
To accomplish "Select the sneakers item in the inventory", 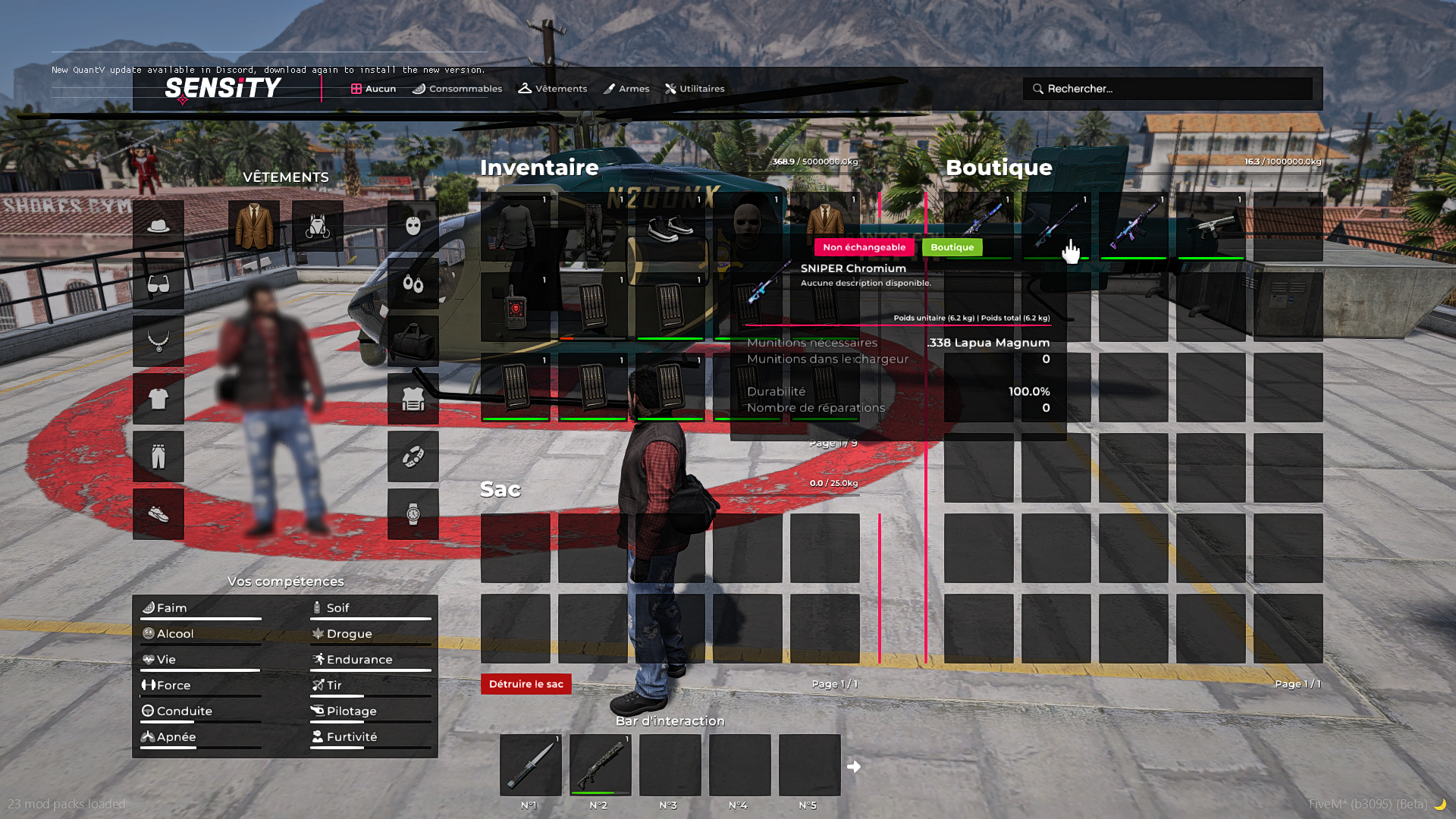I will pyautogui.click(x=670, y=226).
